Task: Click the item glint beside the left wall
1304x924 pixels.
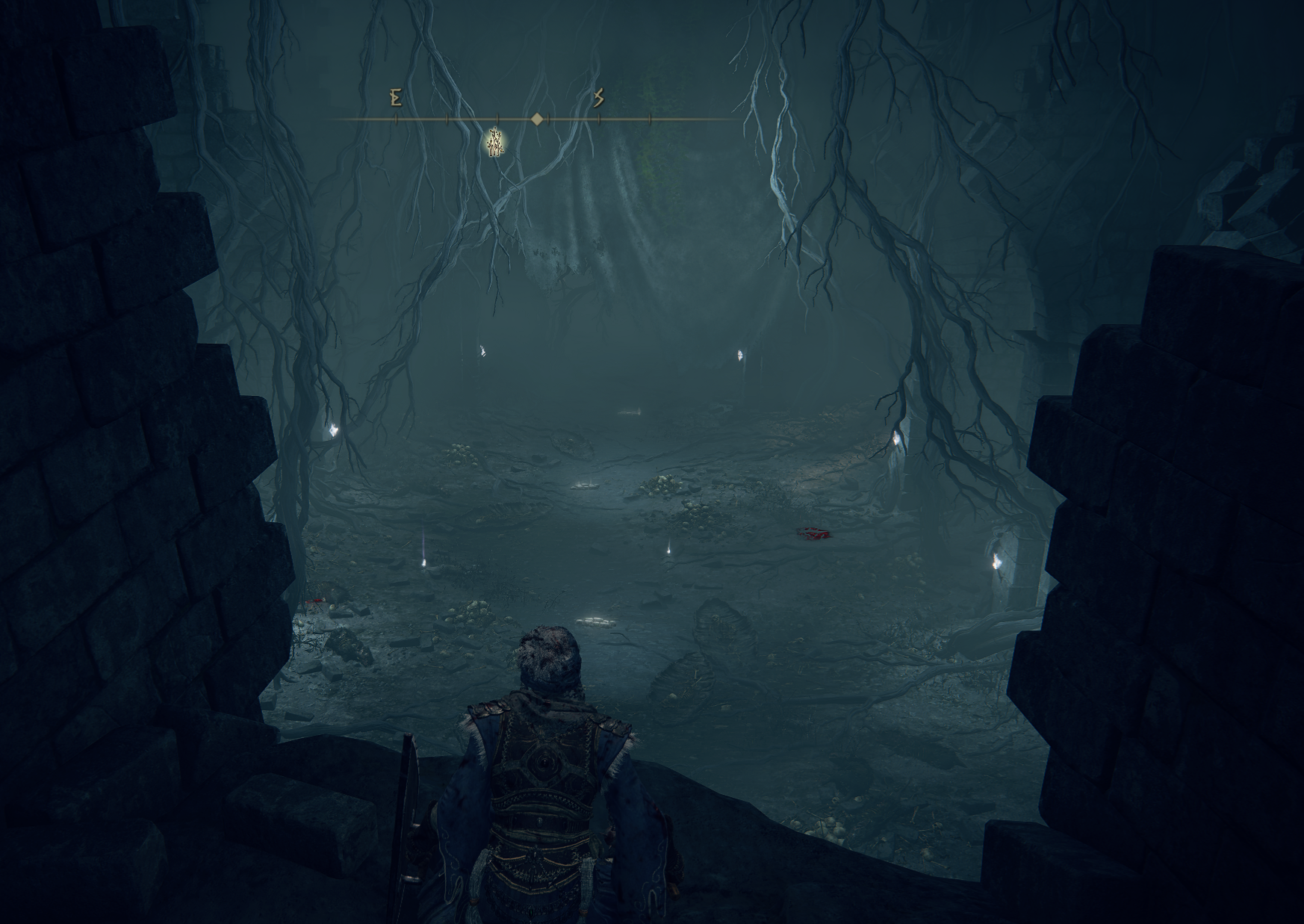Action: coord(333,428)
